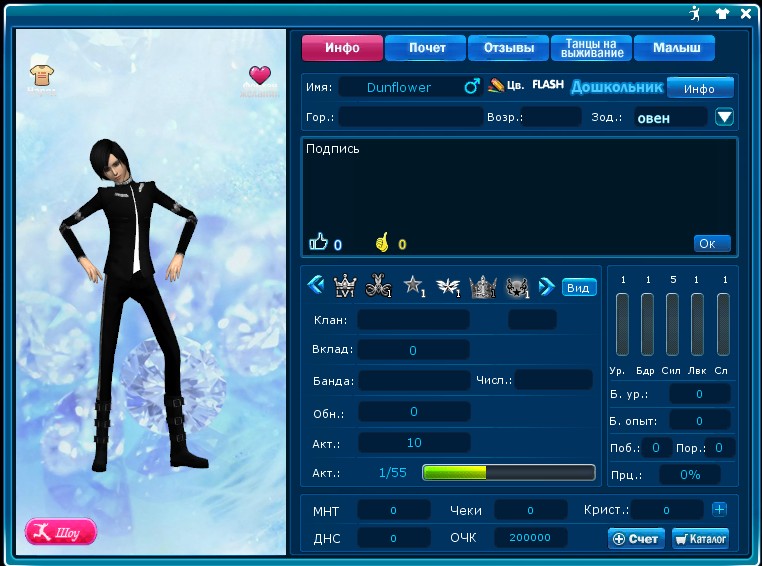762x566 pixels.
Task: Select the Отзывы tab
Action: [x=509, y=48]
